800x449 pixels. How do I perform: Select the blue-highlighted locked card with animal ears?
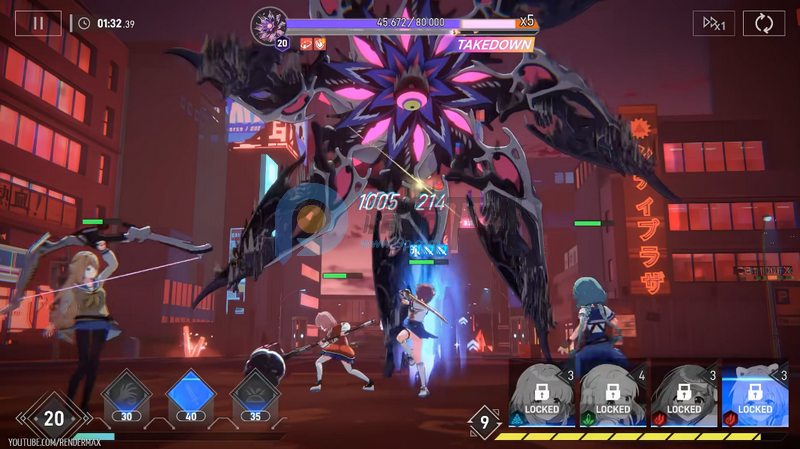tap(755, 397)
